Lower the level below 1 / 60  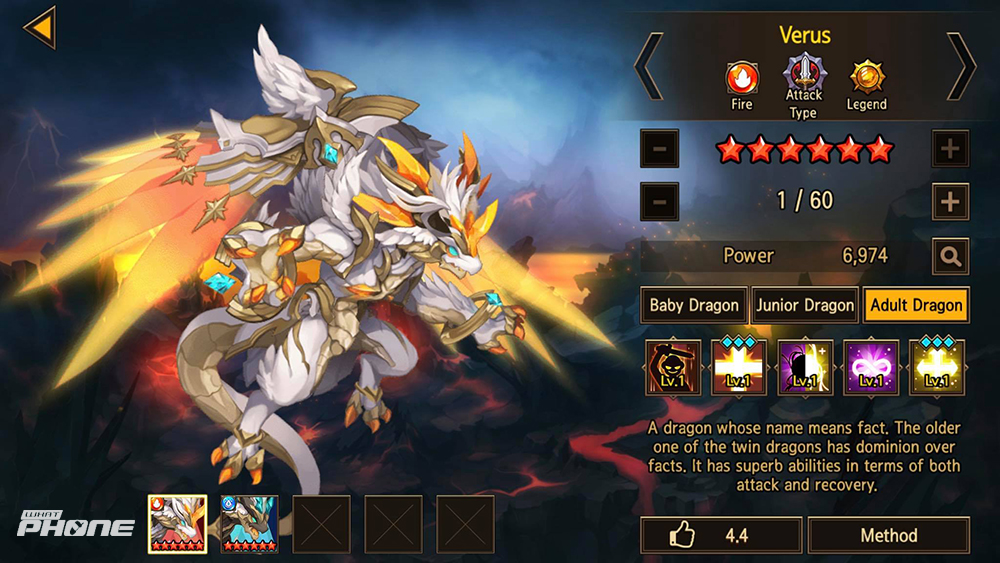[x=659, y=201]
